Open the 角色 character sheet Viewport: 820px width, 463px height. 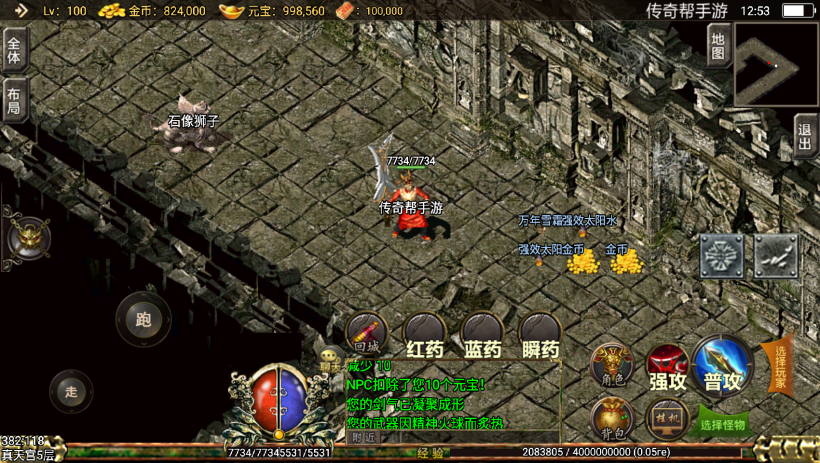(610, 365)
